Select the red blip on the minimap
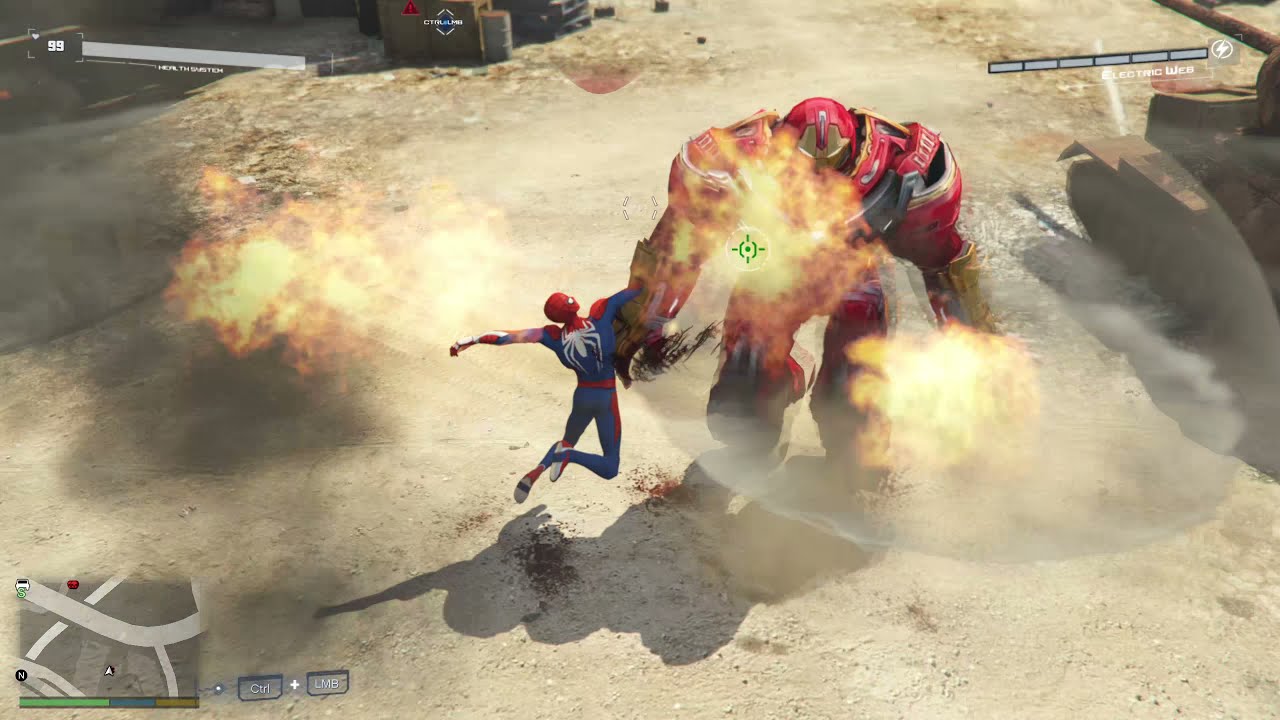This screenshot has width=1280, height=720. click(x=72, y=583)
